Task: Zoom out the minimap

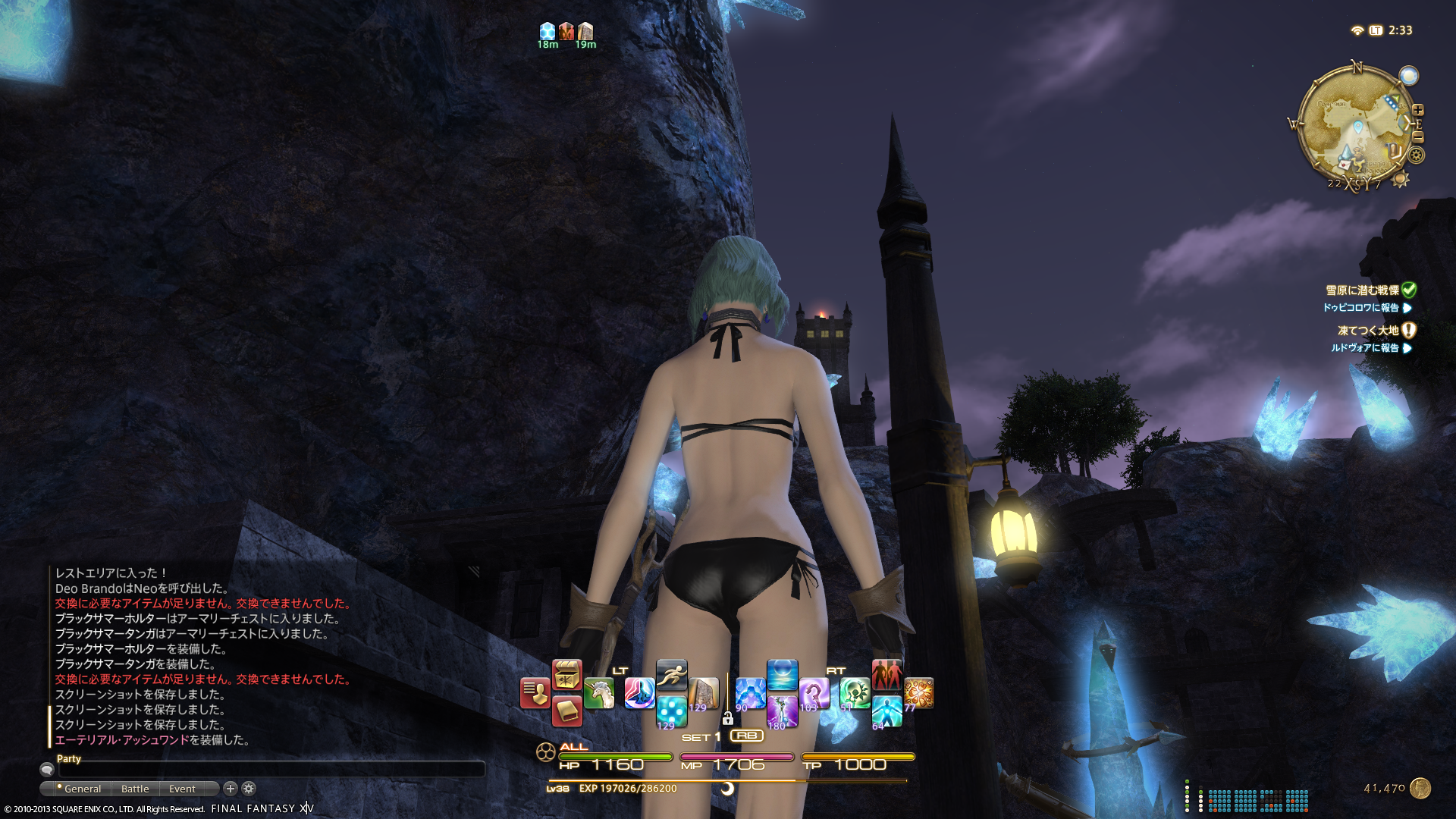Action: tap(1418, 137)
